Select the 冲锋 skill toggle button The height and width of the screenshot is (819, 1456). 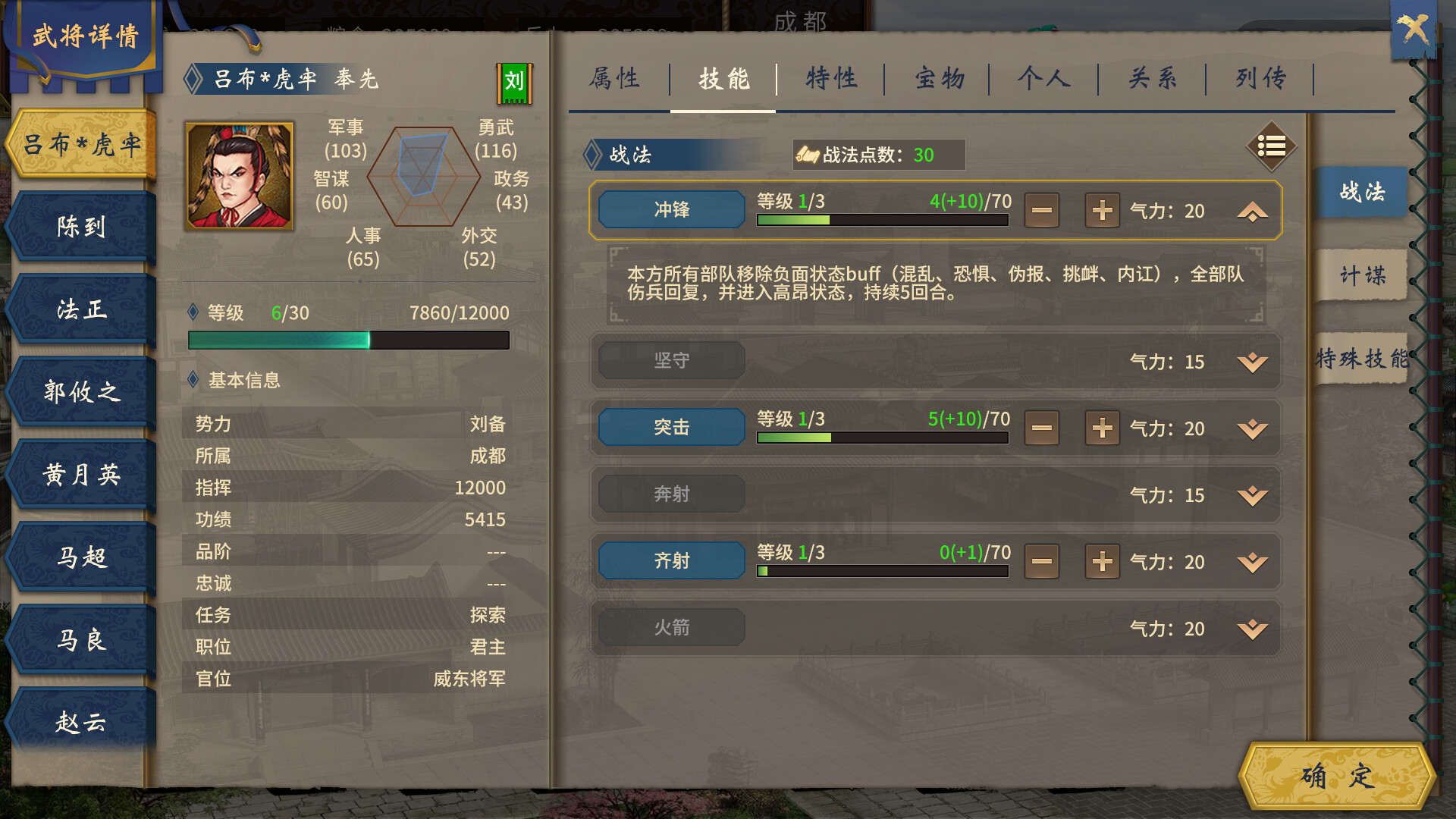coord(670,209)
